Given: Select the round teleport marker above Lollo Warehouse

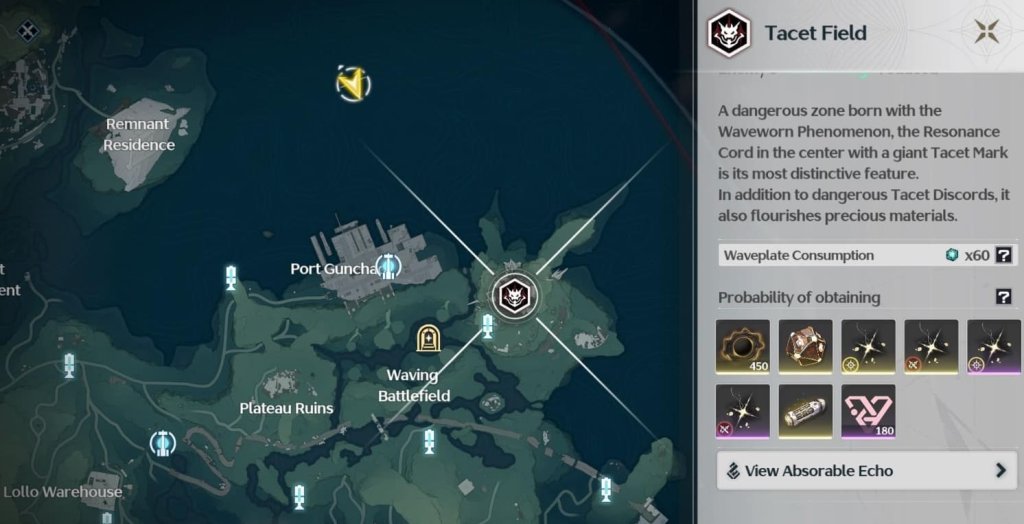Looking at the screenshot, I should coord(162,443).
